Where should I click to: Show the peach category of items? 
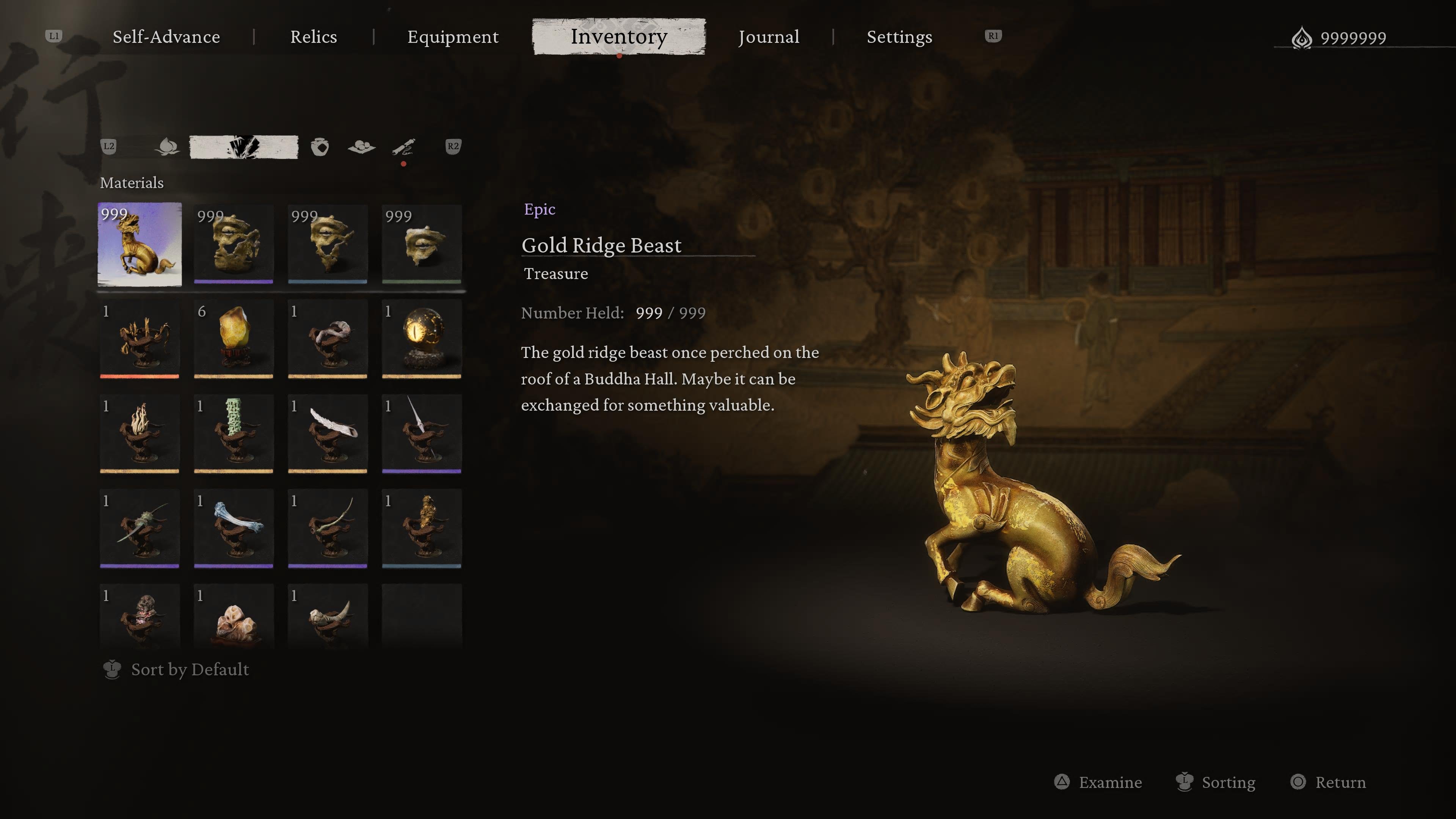click(167, 147)
